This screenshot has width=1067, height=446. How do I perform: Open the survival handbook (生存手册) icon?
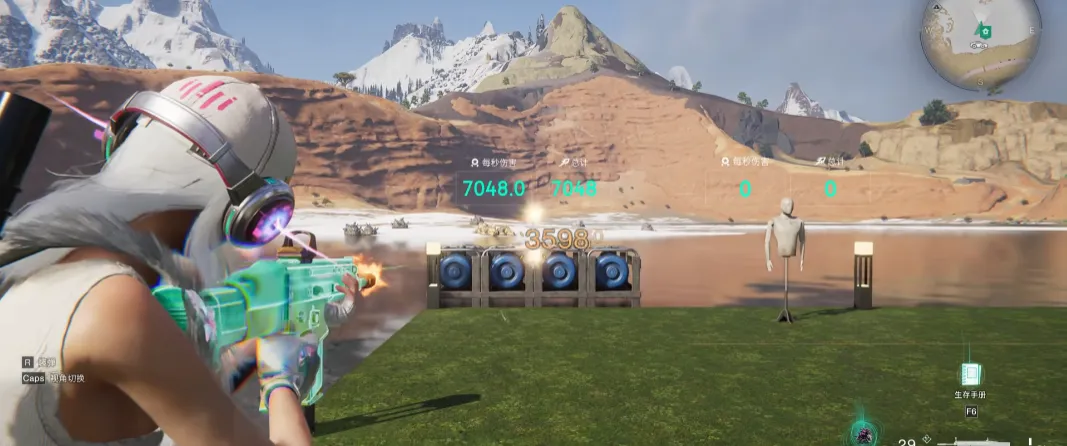point(970,375)
